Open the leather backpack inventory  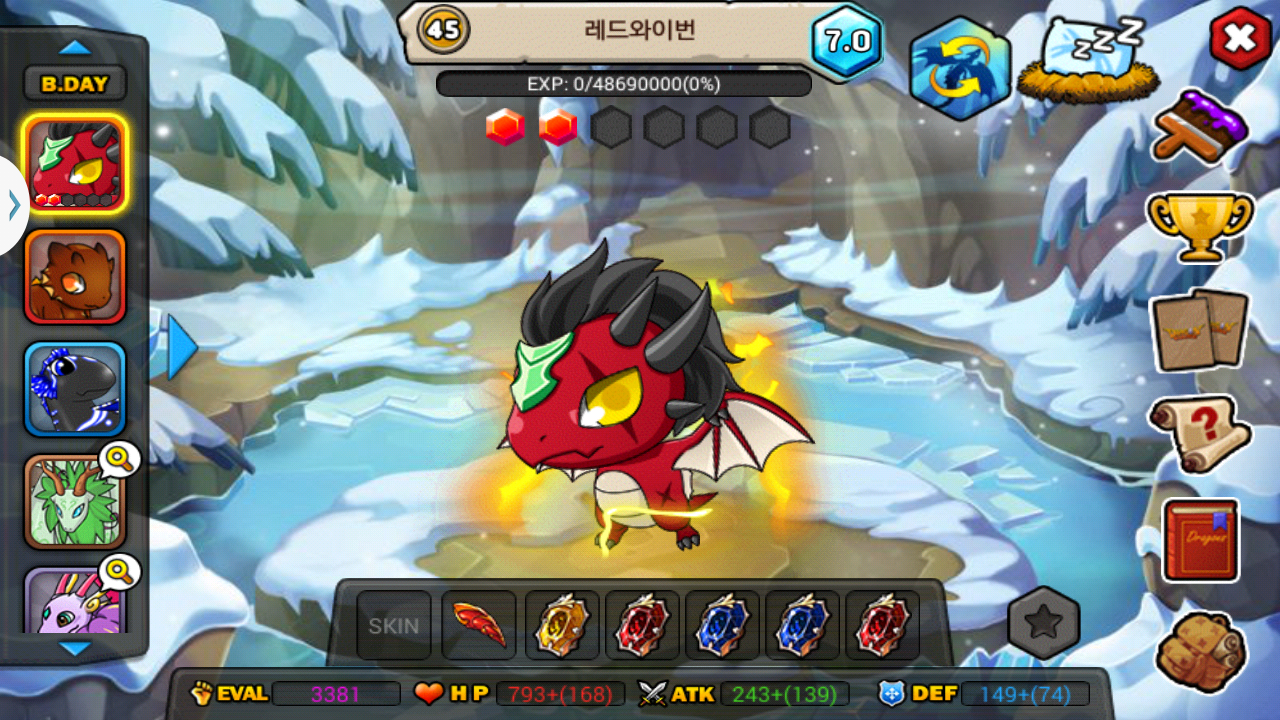(1200, 651)
